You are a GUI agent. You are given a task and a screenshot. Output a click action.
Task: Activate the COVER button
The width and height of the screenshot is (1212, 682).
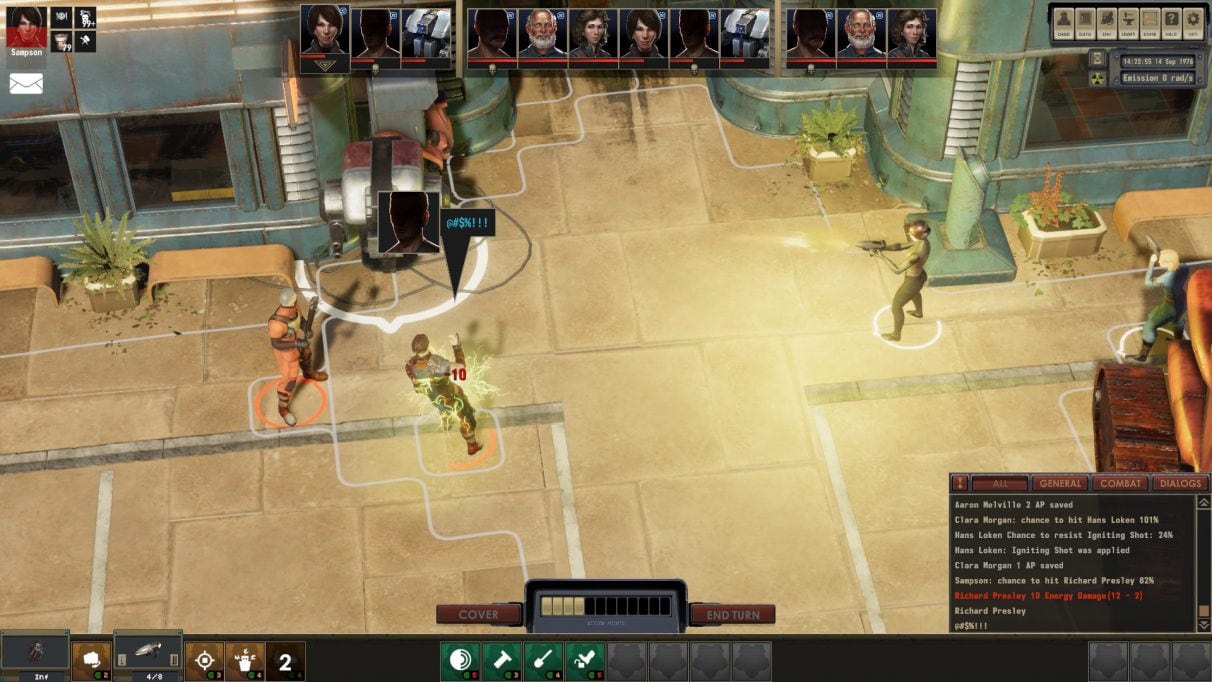pos(478,615)
